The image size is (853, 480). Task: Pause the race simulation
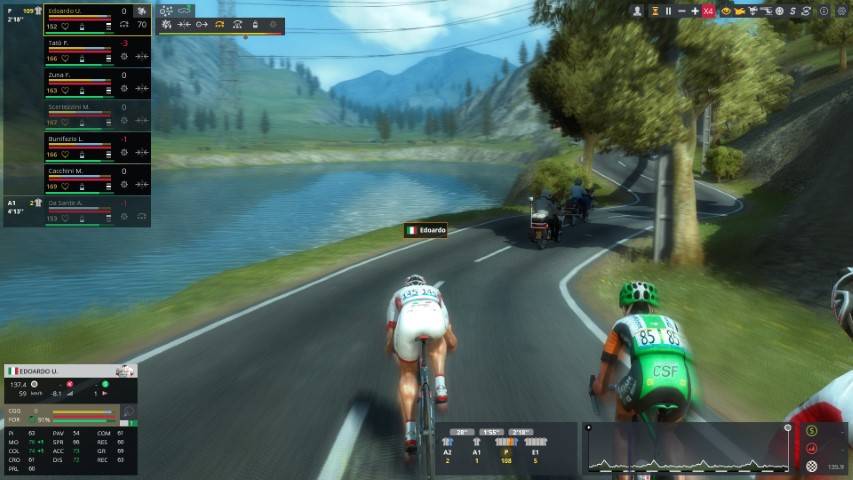tap(668, 11)
